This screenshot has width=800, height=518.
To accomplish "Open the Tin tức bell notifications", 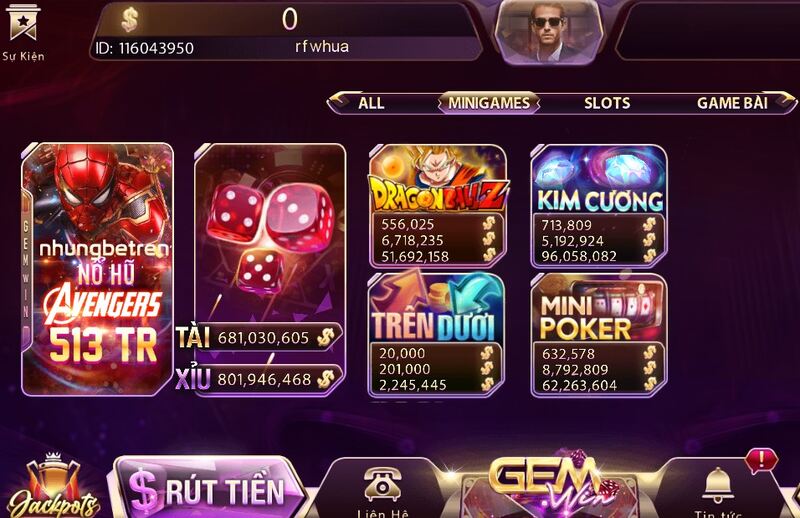I will 718,490.
